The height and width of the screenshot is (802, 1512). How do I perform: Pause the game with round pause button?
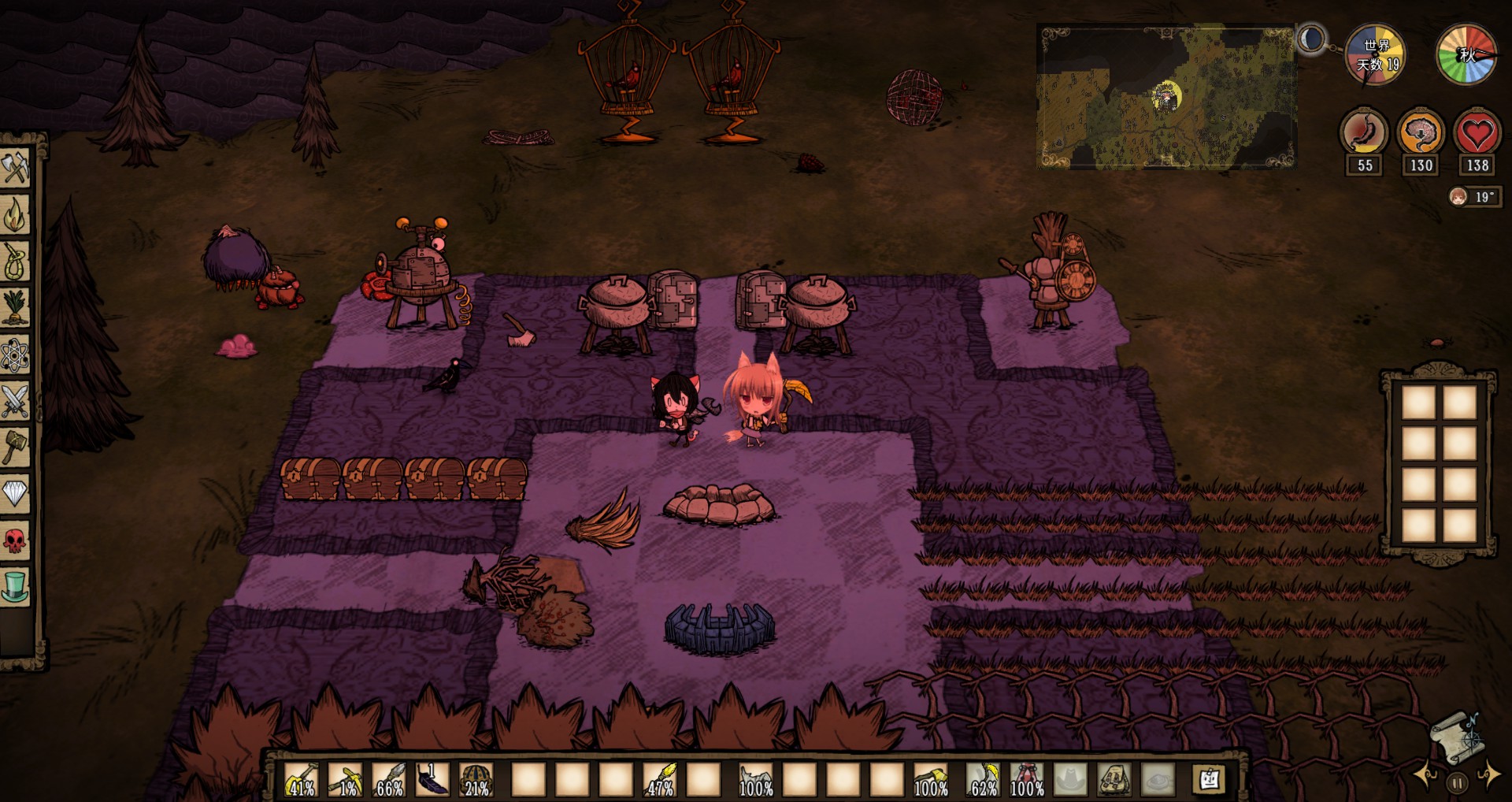pyautogui.click(x=1457, y=783)
